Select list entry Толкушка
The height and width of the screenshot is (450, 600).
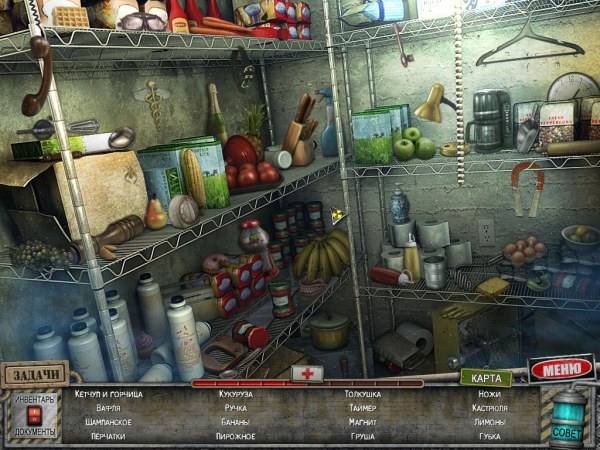coord(362,394)
